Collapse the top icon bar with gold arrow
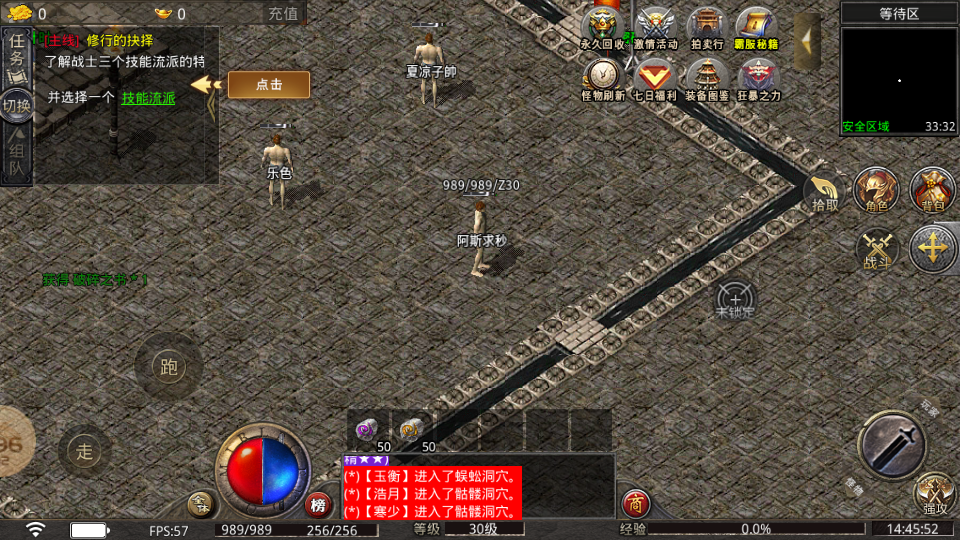Viewport: 960px width, 540px height. point(806,38)
